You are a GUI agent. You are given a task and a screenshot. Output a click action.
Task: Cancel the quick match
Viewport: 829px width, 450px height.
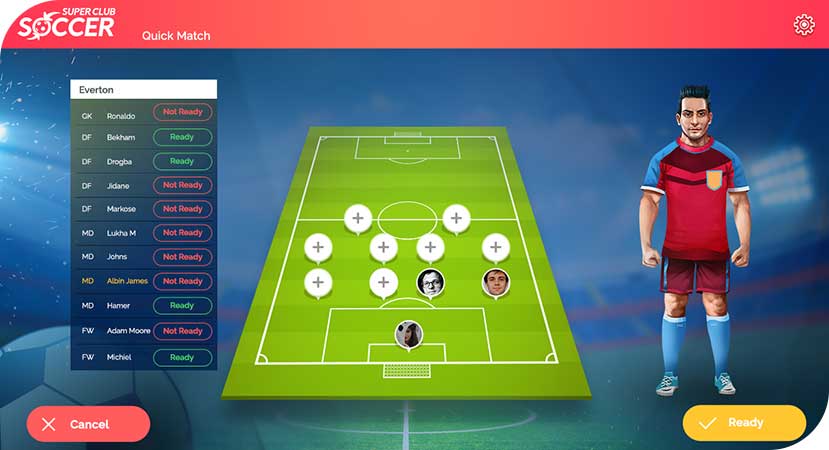click(x=88, y=424)
